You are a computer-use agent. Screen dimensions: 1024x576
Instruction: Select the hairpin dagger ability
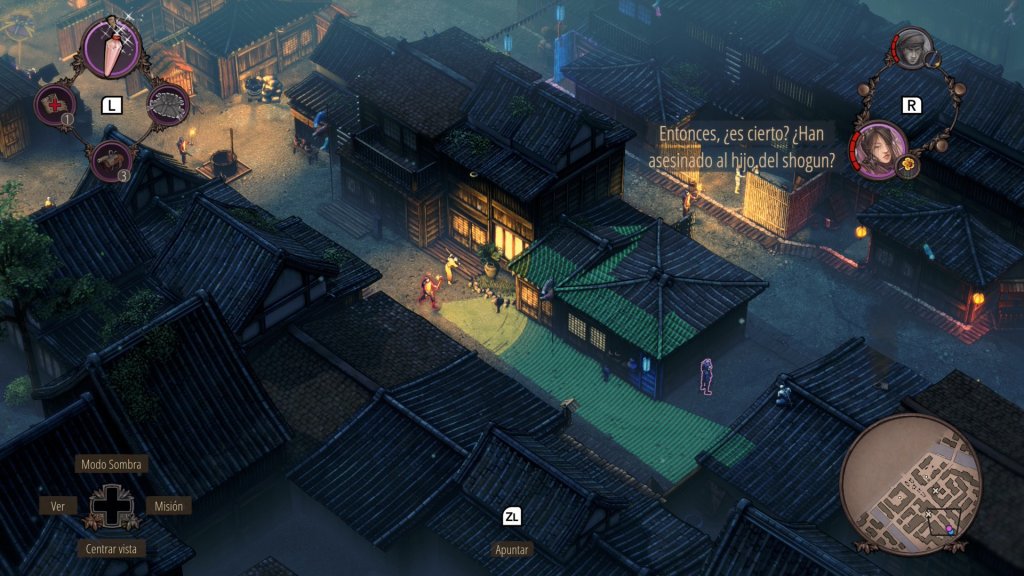point(111,46)
